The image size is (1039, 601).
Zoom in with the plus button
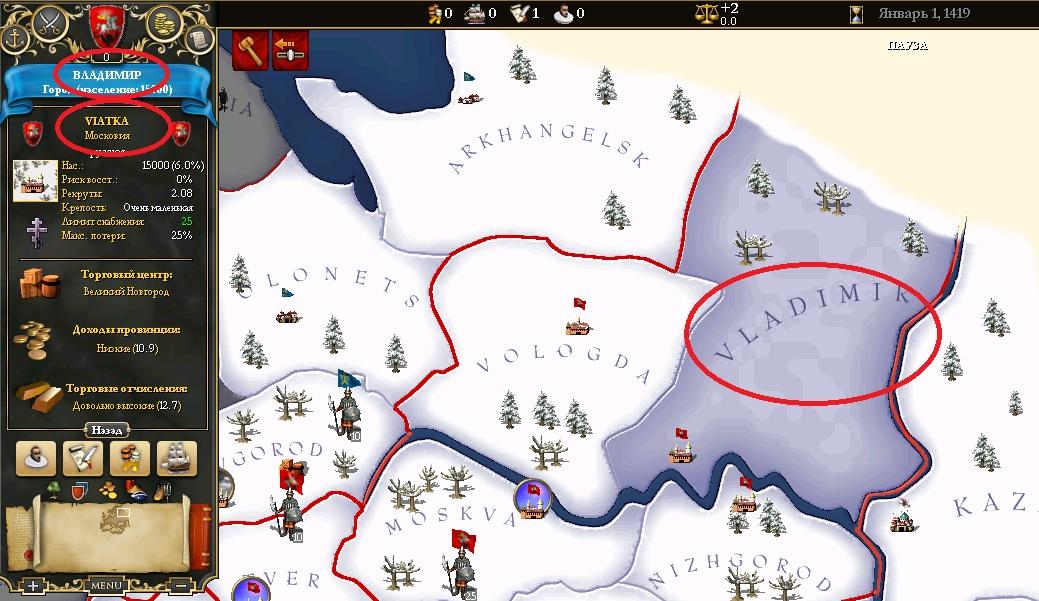(x=33, y=585)
